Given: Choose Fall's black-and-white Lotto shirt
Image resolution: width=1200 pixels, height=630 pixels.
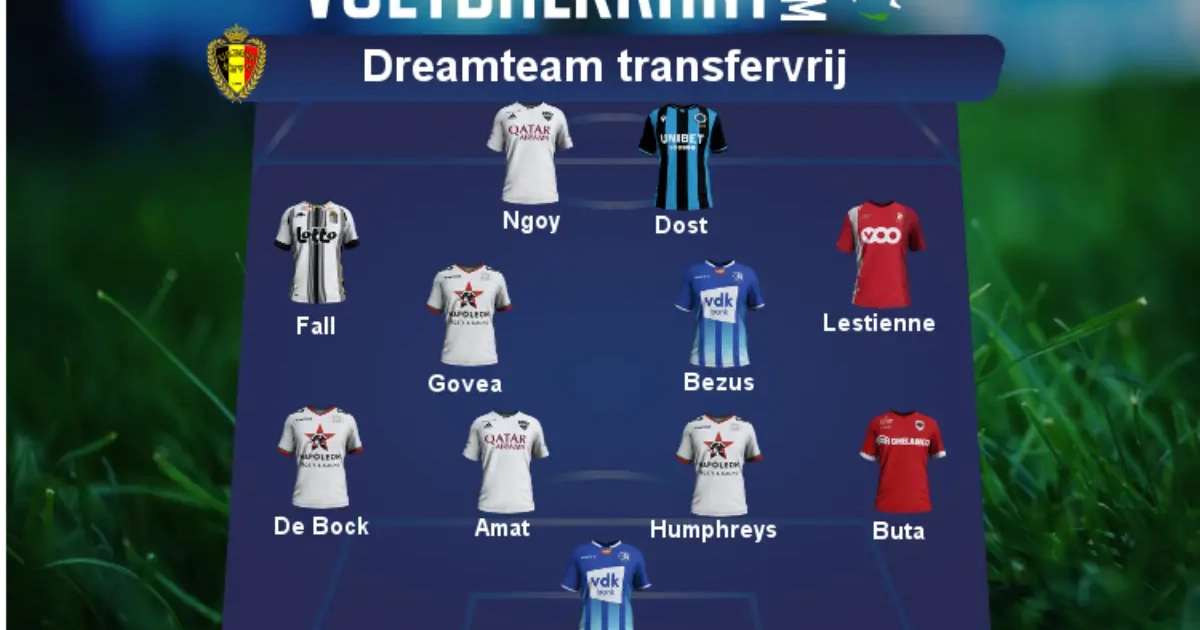Looking at the screenshot, I should click(316, 252).
